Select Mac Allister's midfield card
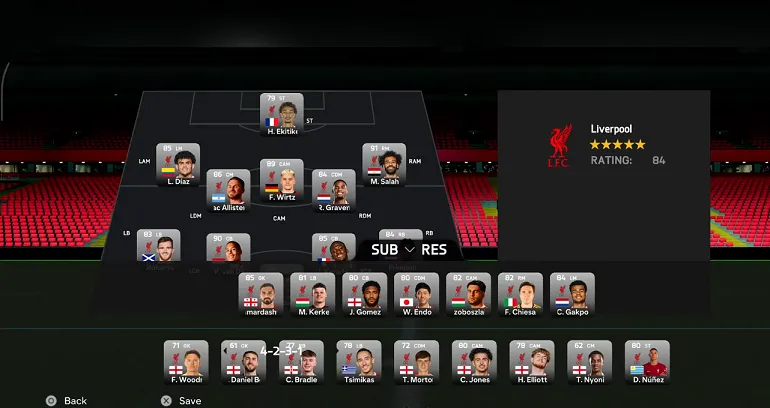This screenshot has width=770, height=408. click(229, 190)
